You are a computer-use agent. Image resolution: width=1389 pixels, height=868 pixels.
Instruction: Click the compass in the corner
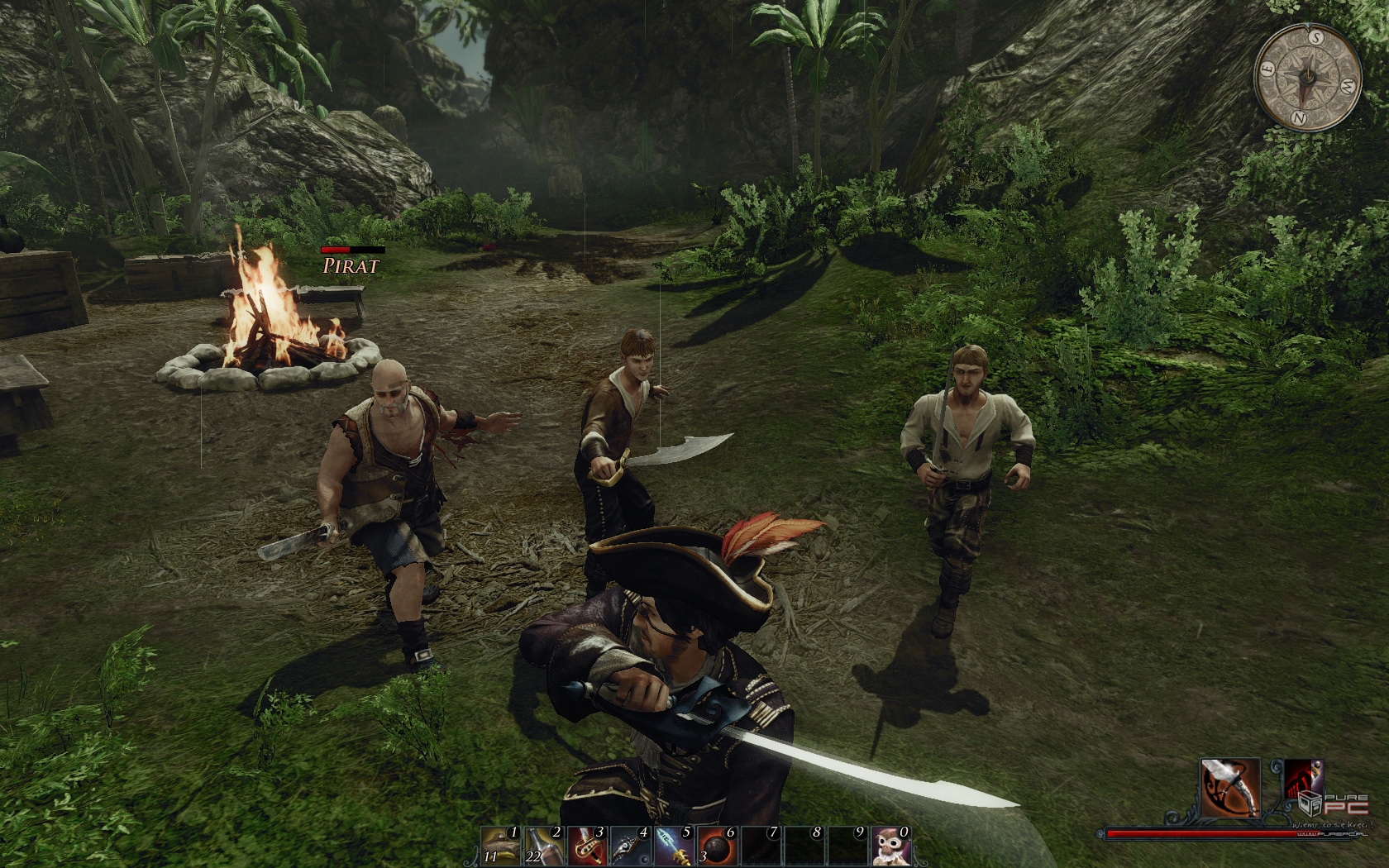click(x=1308, y=77)
